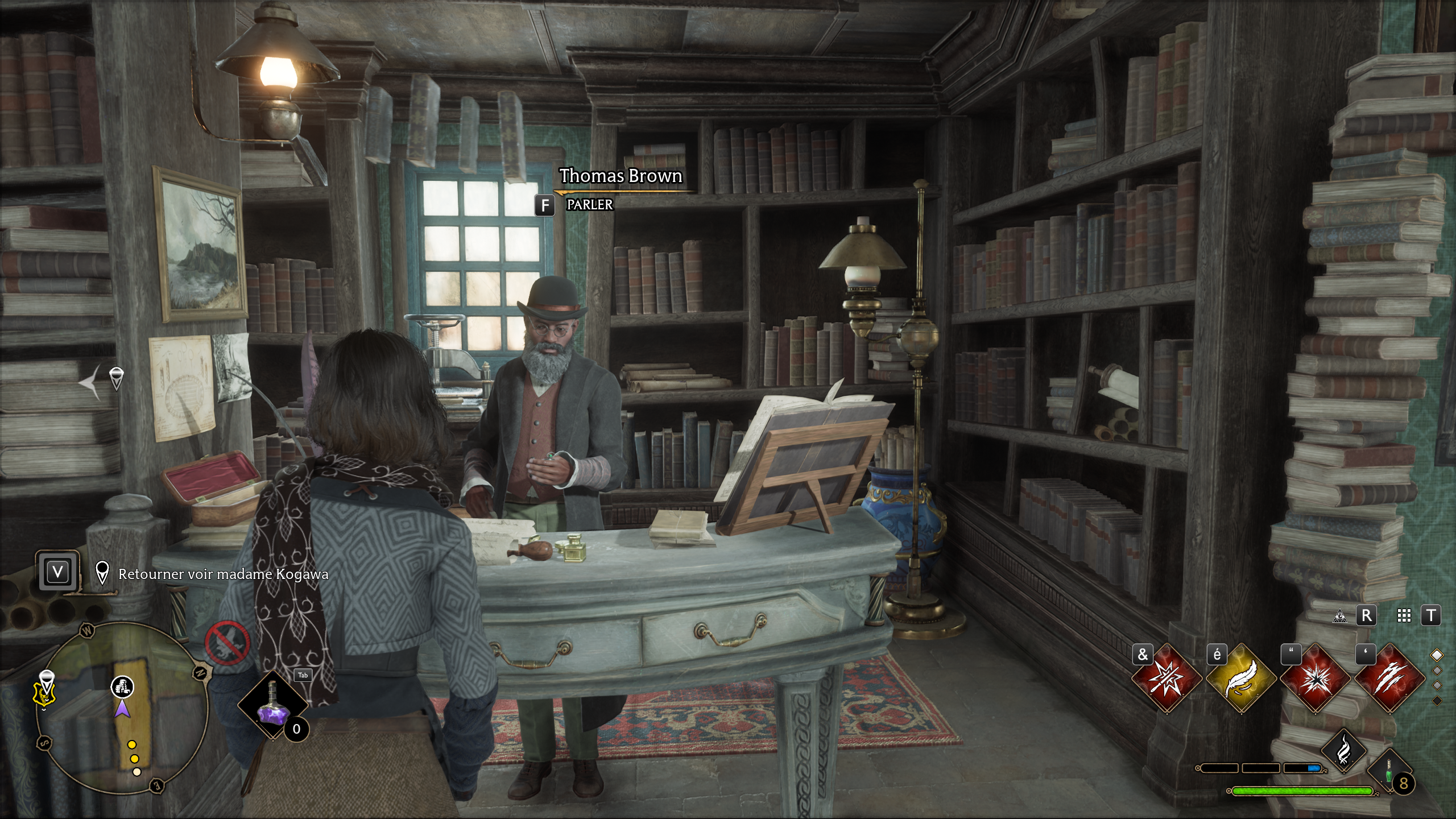The height and width of the screenshot is (819, 1456).
Task: Click the no-flying crossed-out bird icon
Action: [x=227, y=643]
